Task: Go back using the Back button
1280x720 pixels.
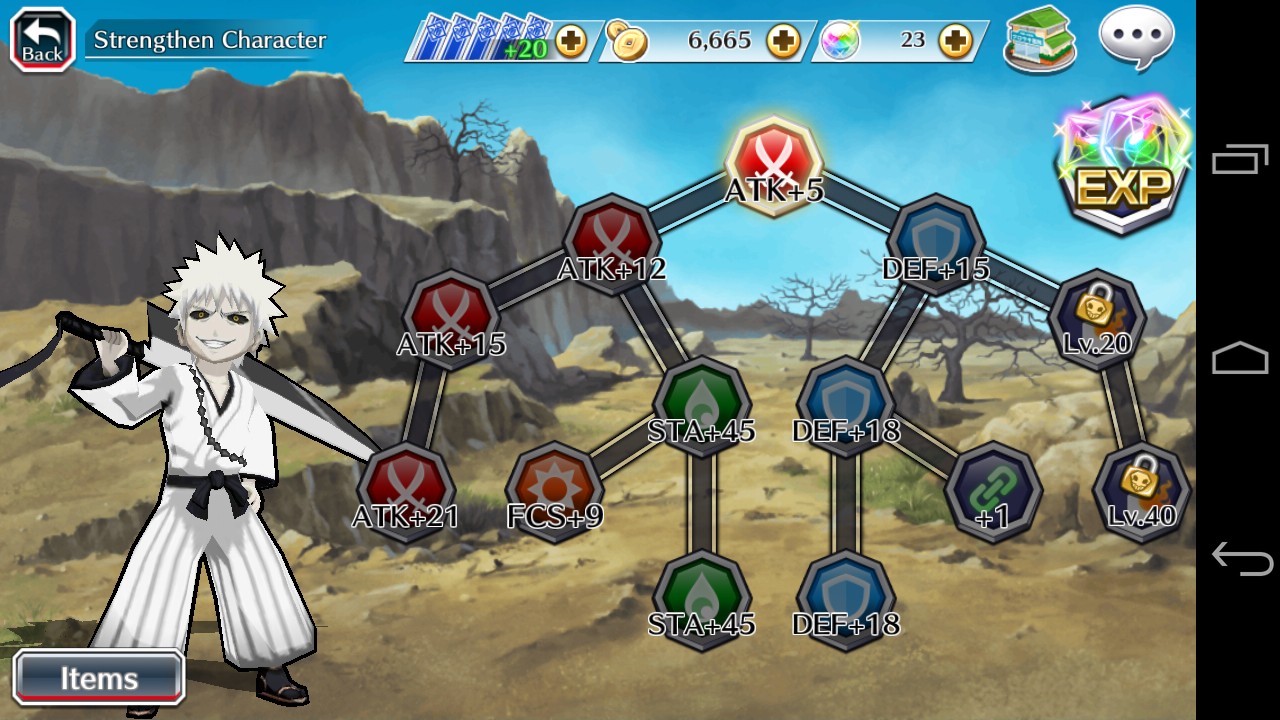Action: (43, 40)
